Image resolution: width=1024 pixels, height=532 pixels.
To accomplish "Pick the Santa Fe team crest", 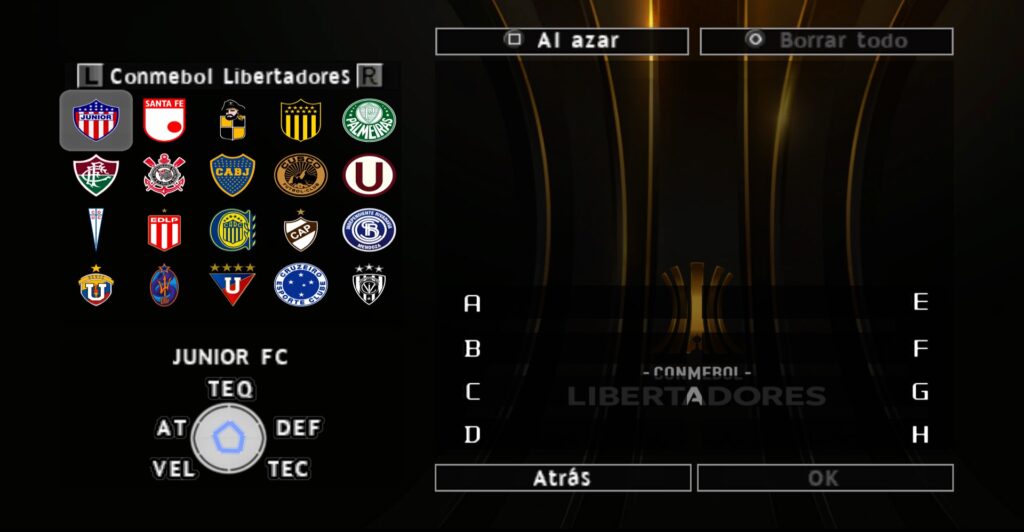I will [164, 121].
